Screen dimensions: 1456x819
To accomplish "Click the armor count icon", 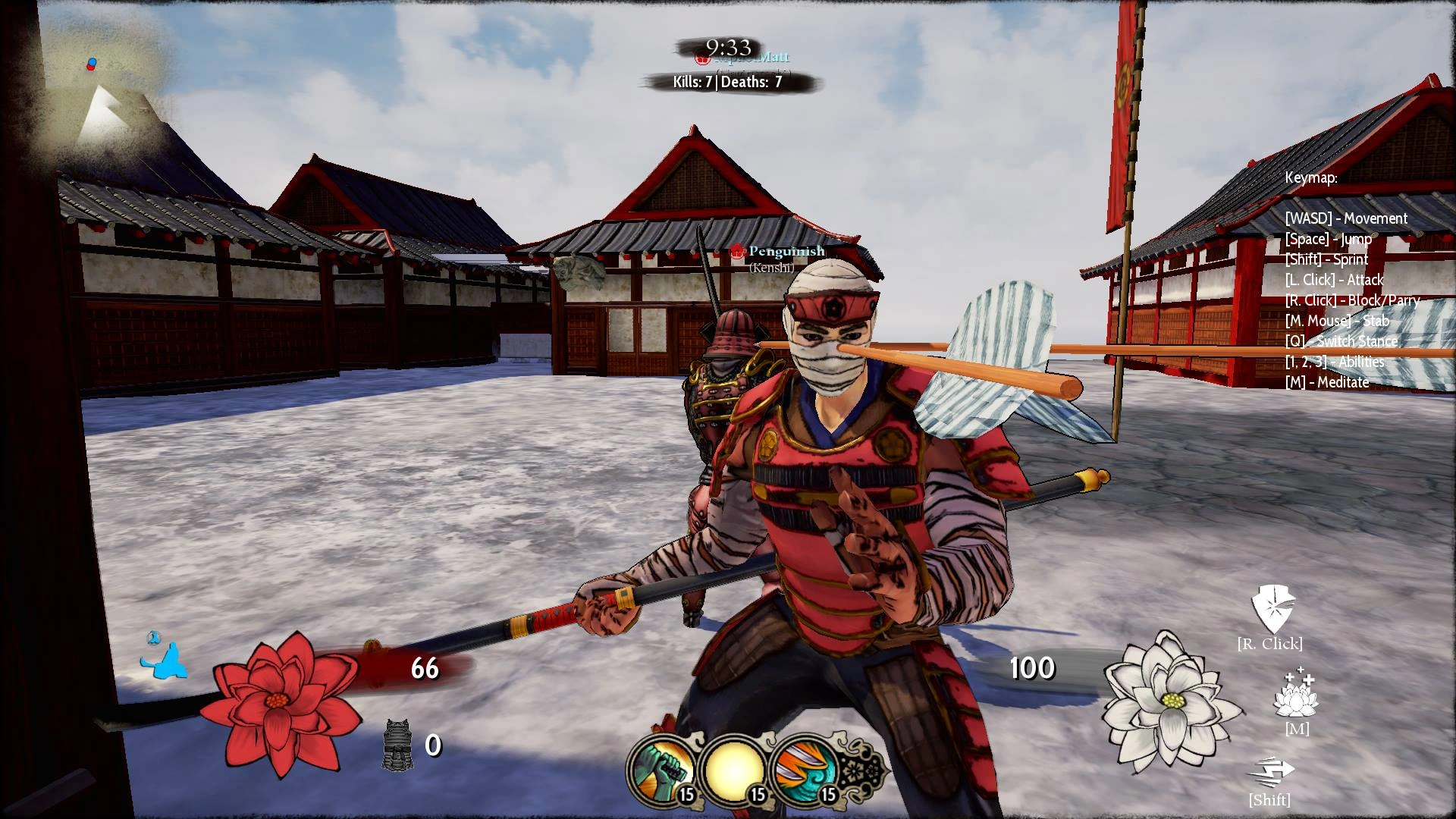I will click(x=396, y=745).
